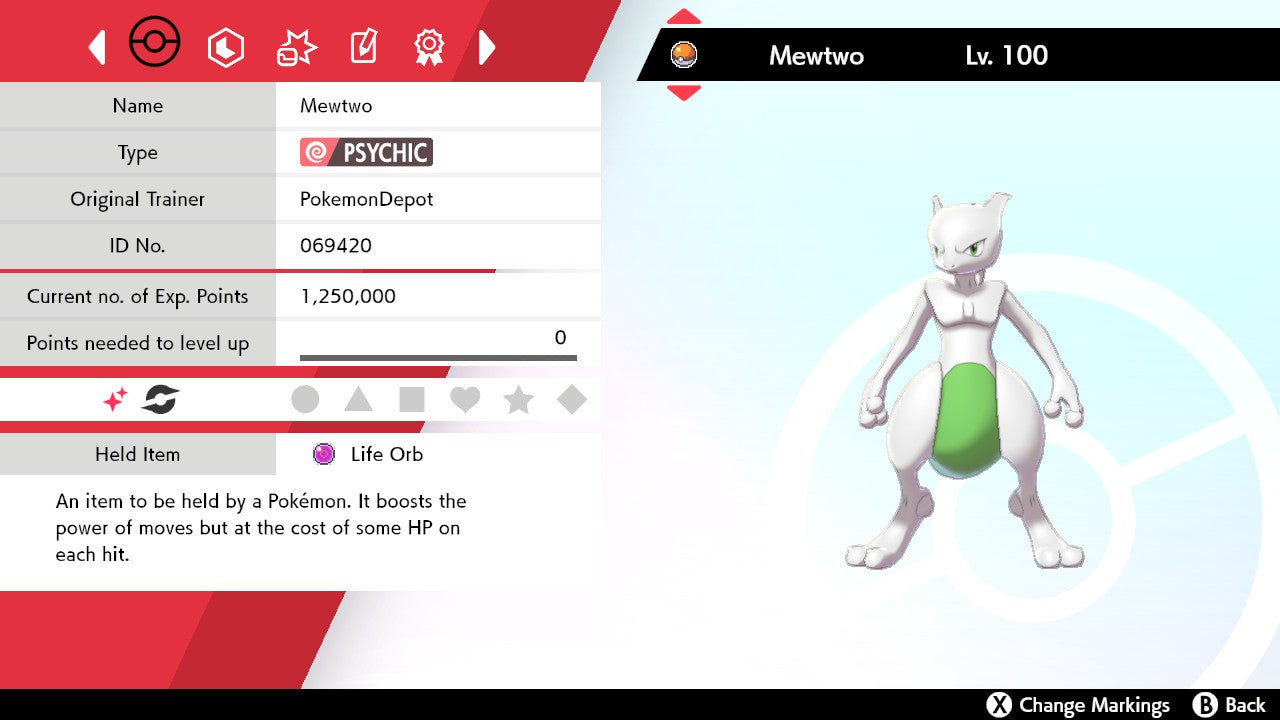Switch to next Pokémon using down arrow
Screen dimensions: 1280x720
[x=684, y=93]
